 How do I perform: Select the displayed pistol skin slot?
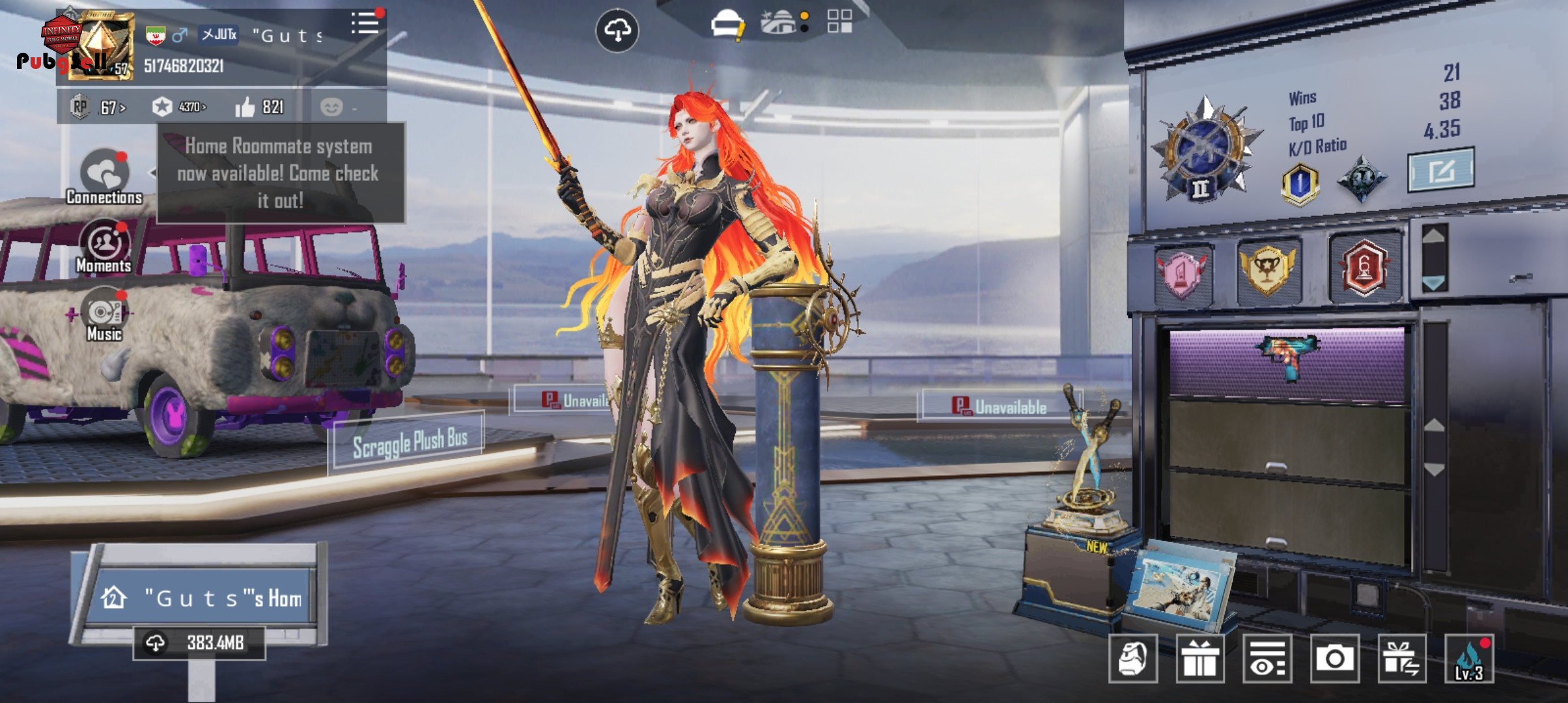pyautogui.click(x=1287, y=361)
